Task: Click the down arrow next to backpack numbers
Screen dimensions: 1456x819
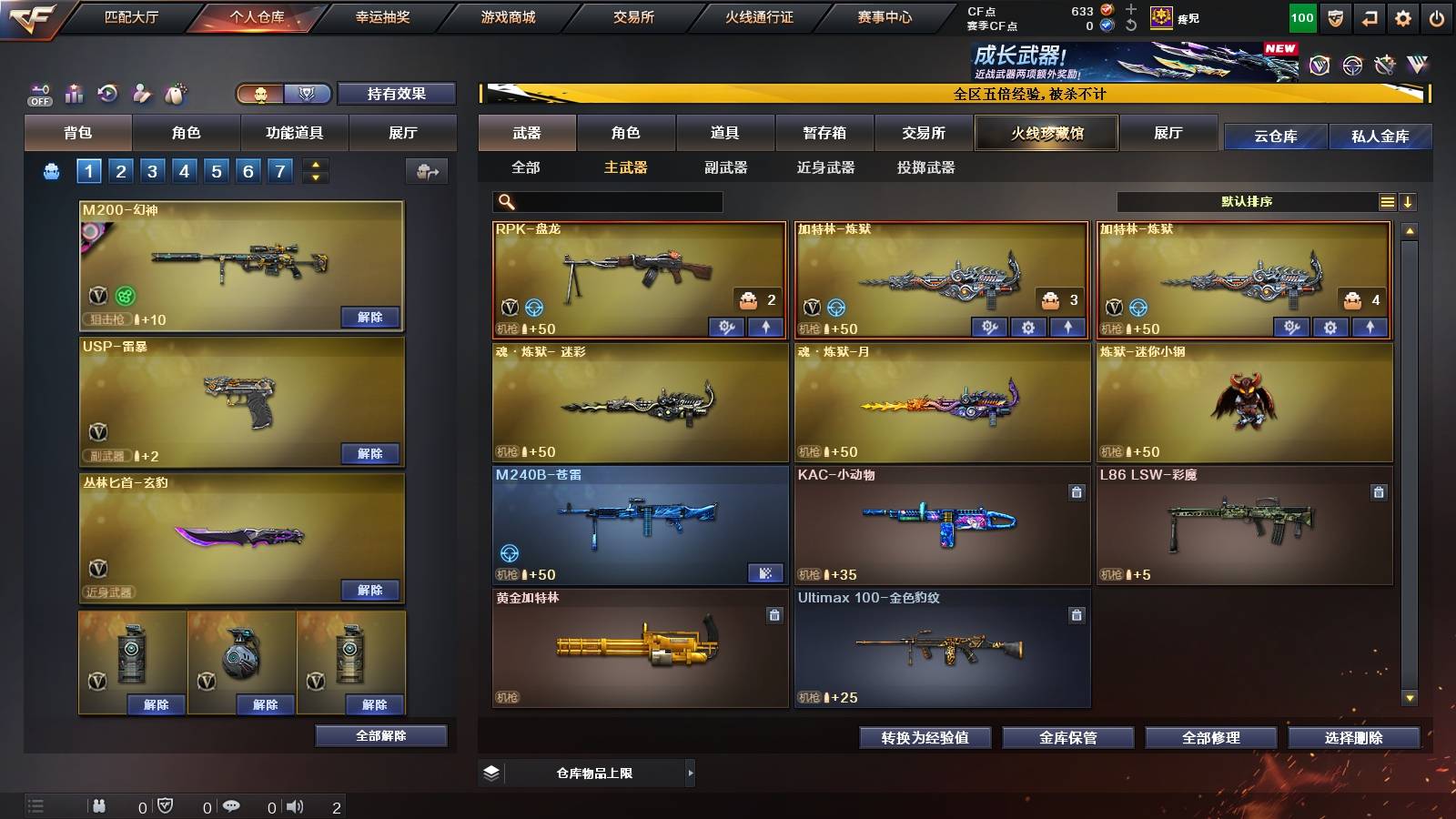Action: click(x=315, y=176)
